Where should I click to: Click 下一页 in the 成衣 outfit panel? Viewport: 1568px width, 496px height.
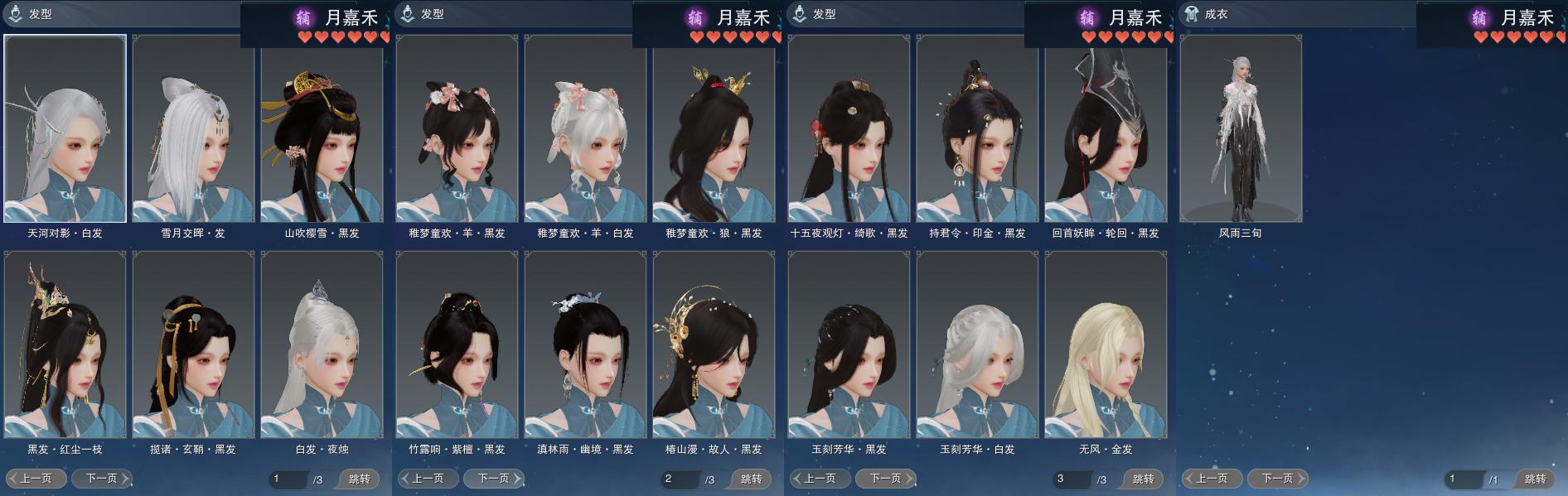click(1278, 479)
